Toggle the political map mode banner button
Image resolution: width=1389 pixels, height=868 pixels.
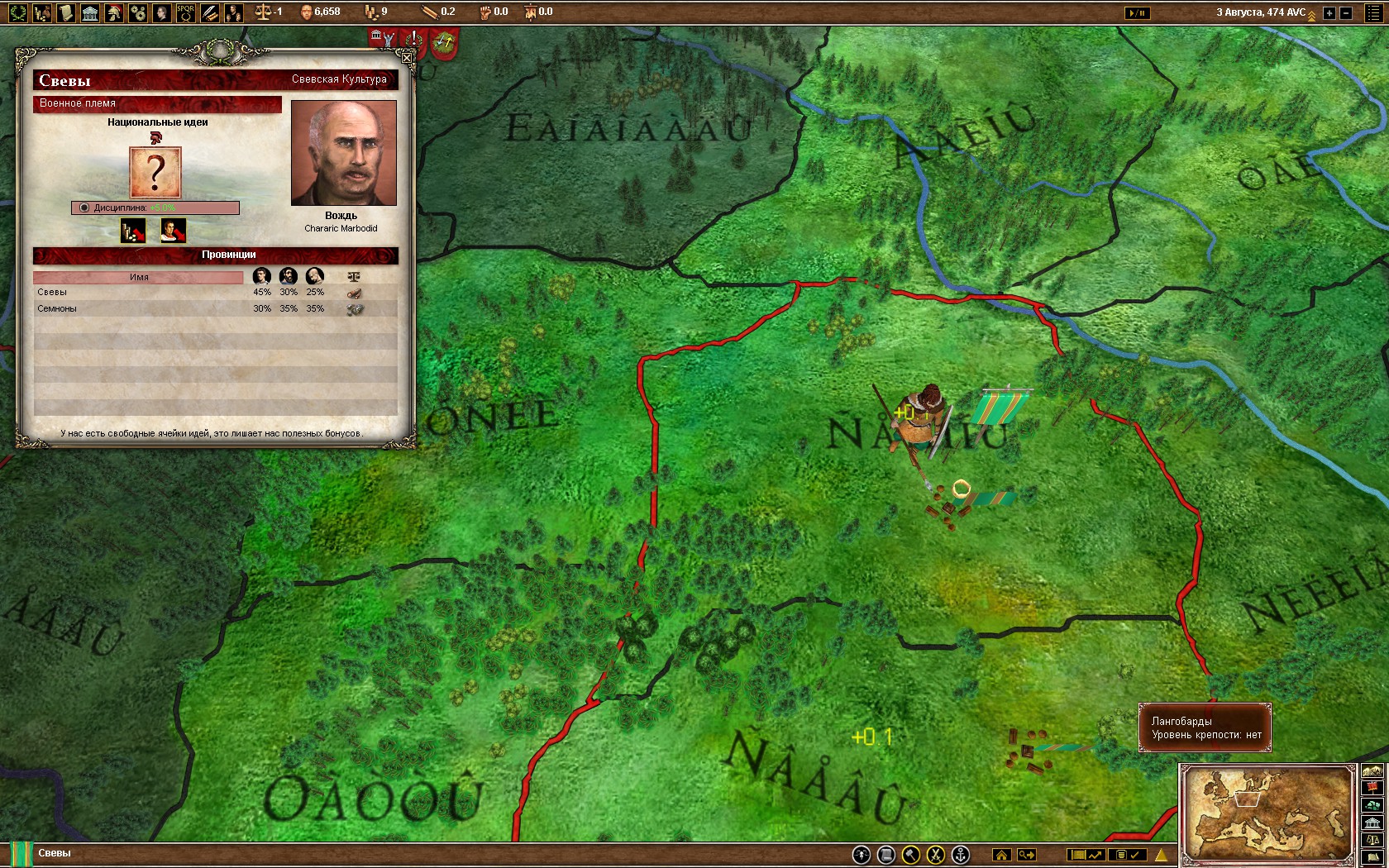[1372, 786]
